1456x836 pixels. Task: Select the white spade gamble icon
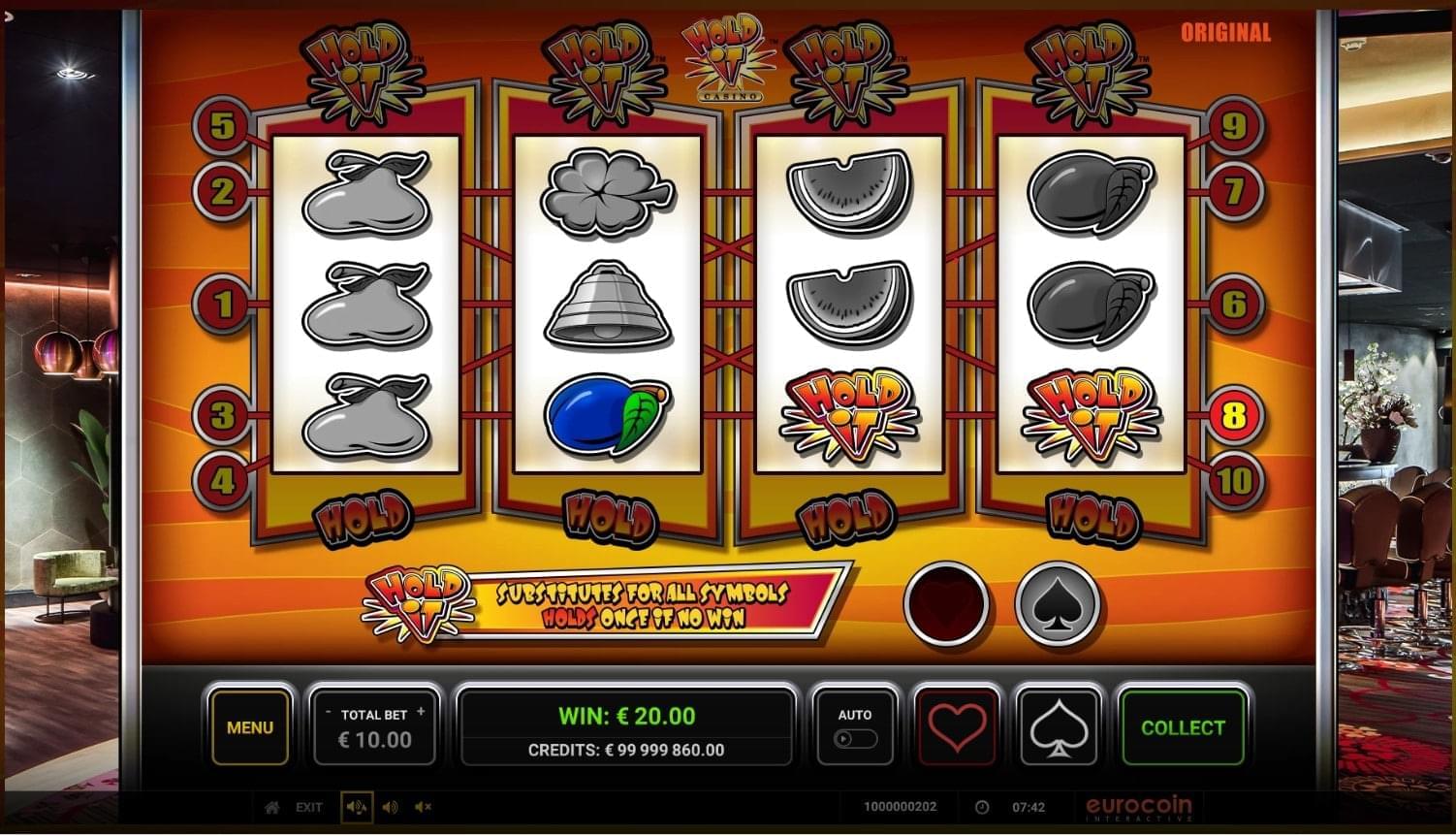click(1059, 728)
